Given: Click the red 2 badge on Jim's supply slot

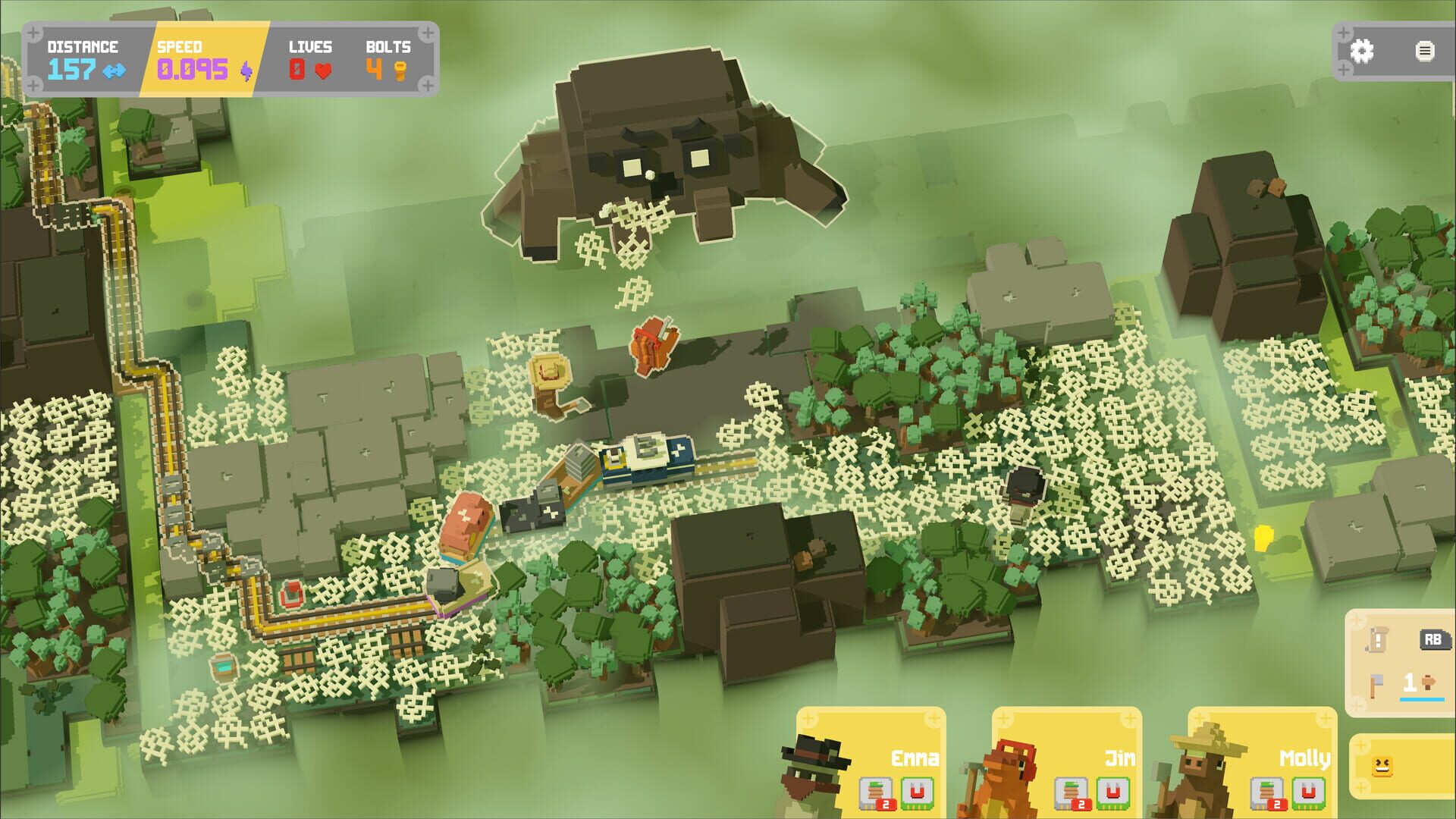Looking at the screenshot, I should pos(1082,804).
